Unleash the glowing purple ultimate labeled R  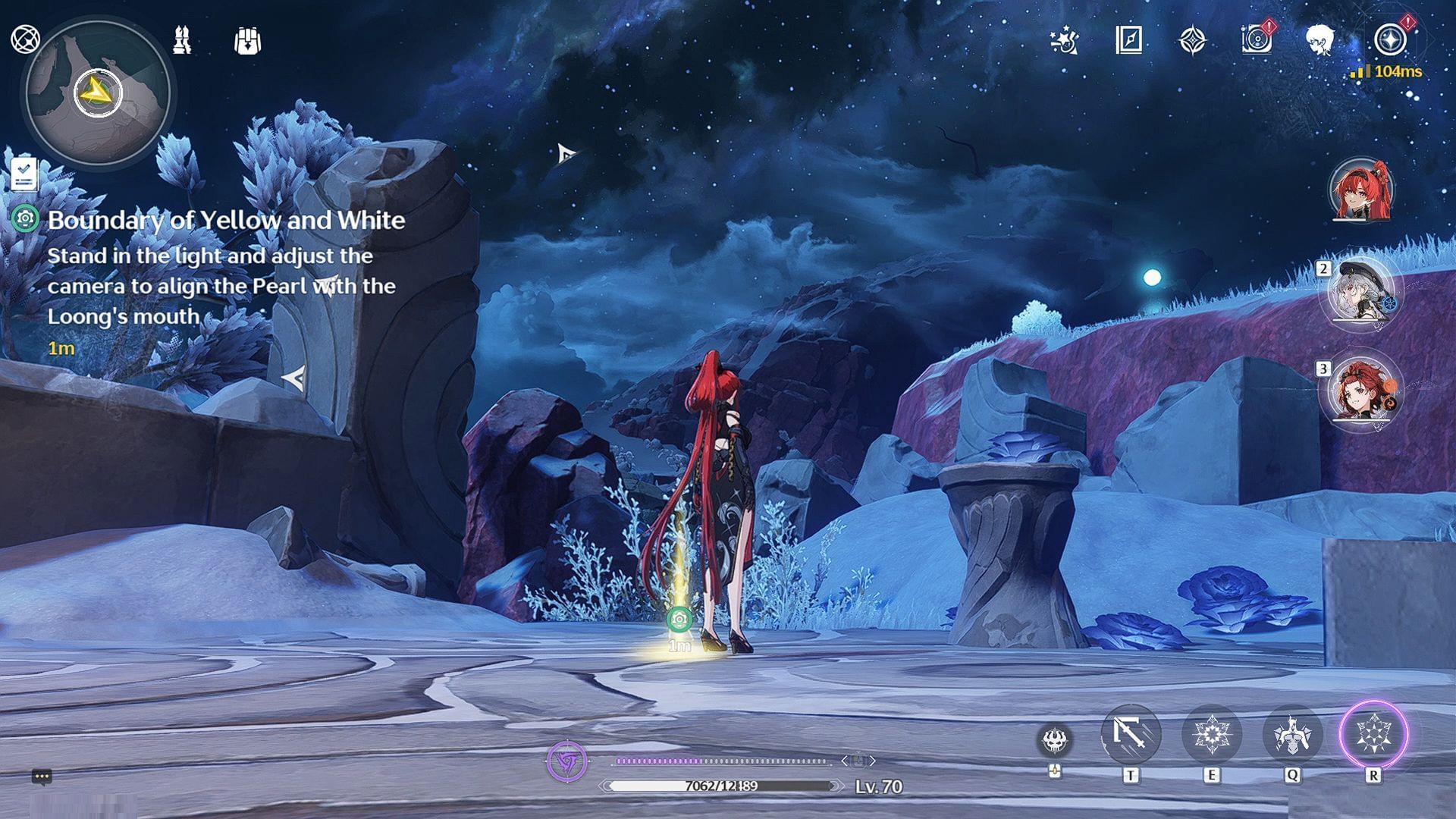(x=1373, y=734)
